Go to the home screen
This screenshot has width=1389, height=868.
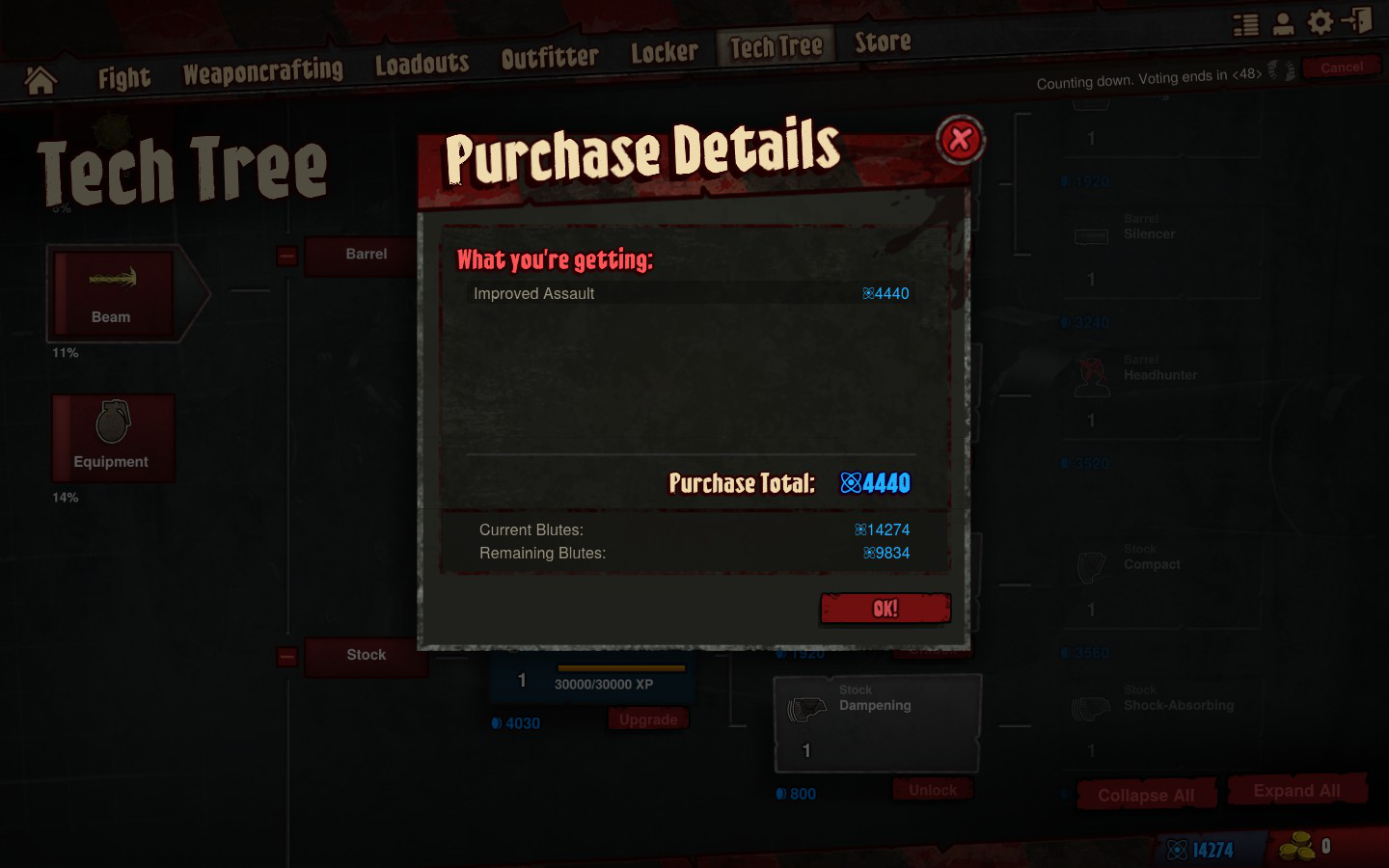click(41, 80)
